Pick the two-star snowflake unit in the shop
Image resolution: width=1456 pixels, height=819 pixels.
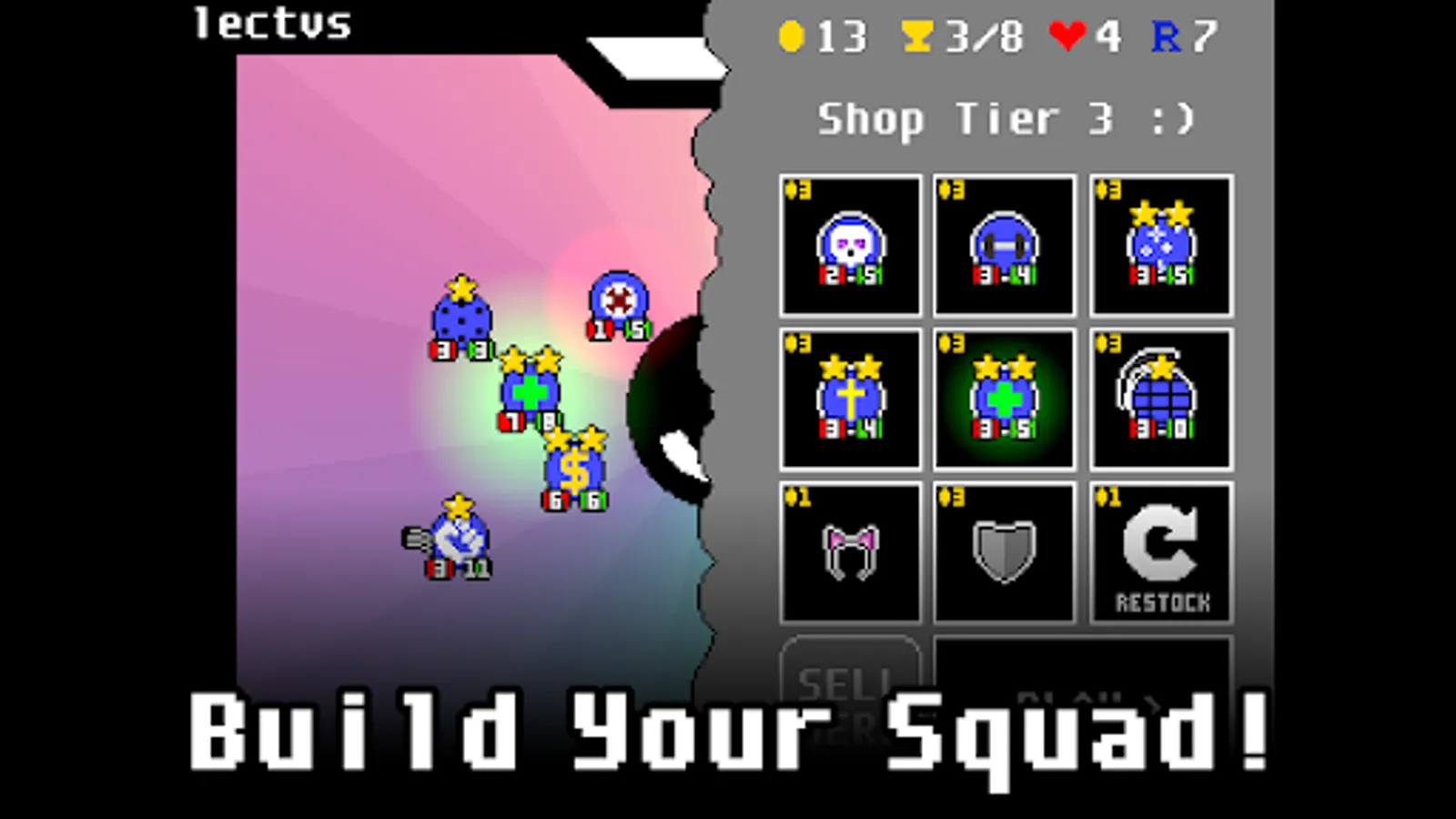click(x=1160, y=244)
